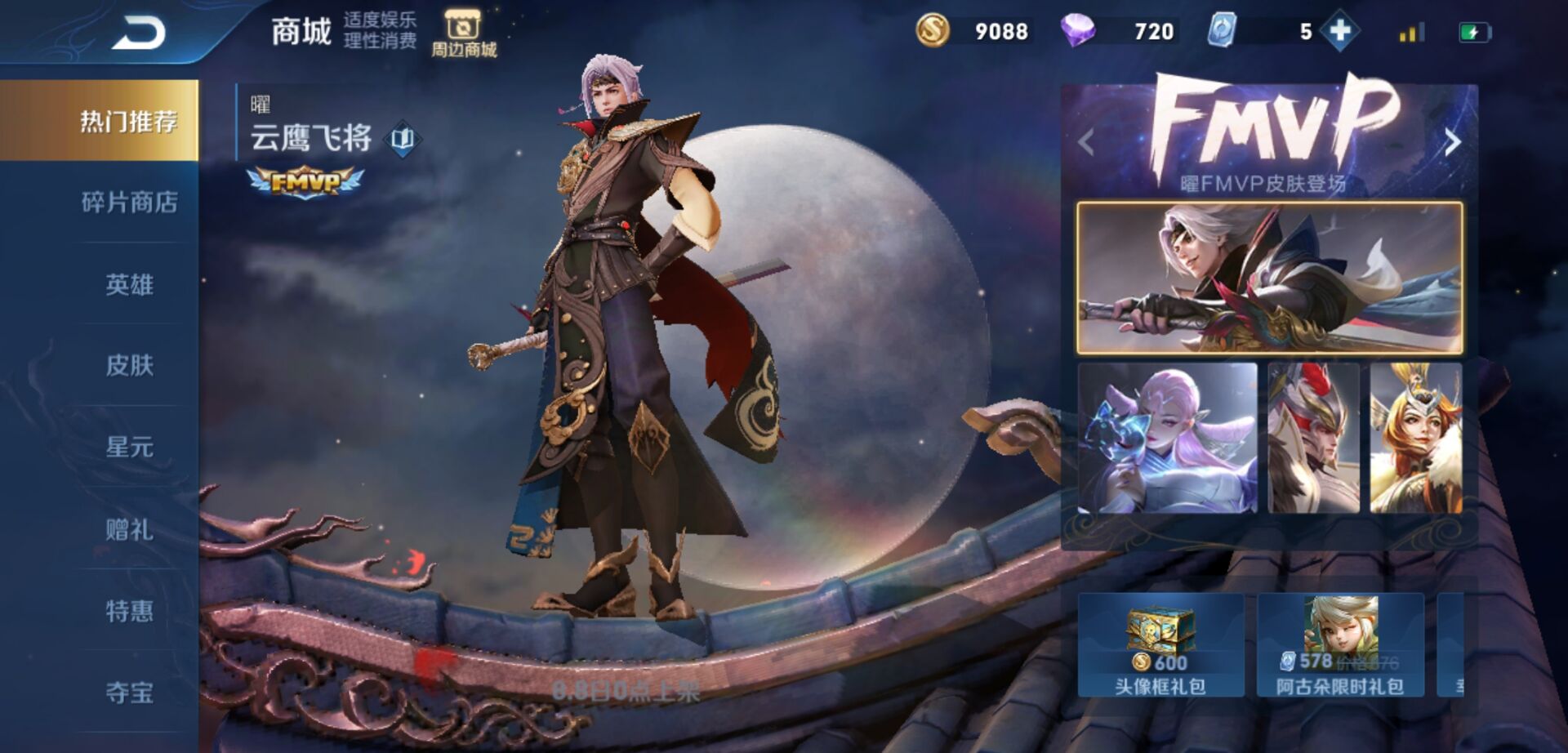
Task: Open the 周边商城 merchandise store
Action: pos(464,34)
